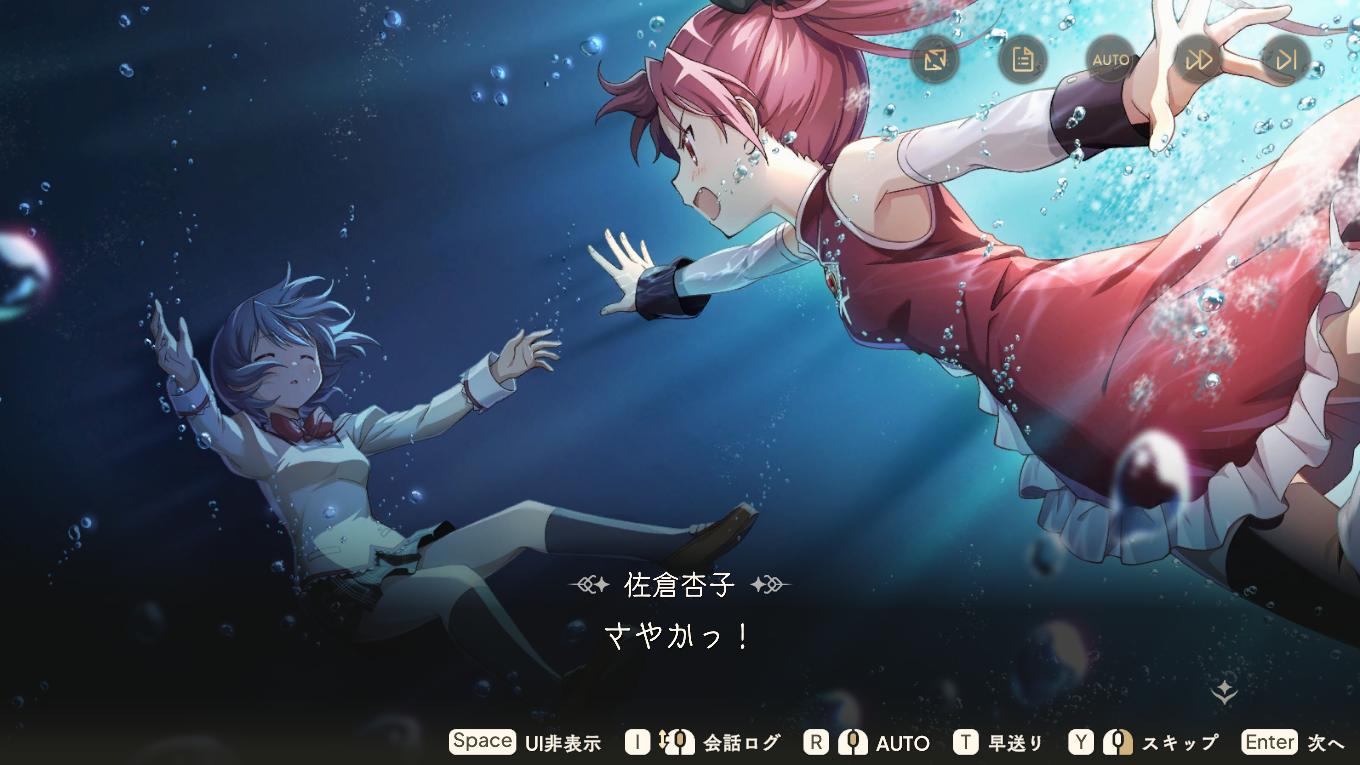Toggle UI visibility with the UI非表示 control
The image size is (1360, 765).
[x=564, y=743]
